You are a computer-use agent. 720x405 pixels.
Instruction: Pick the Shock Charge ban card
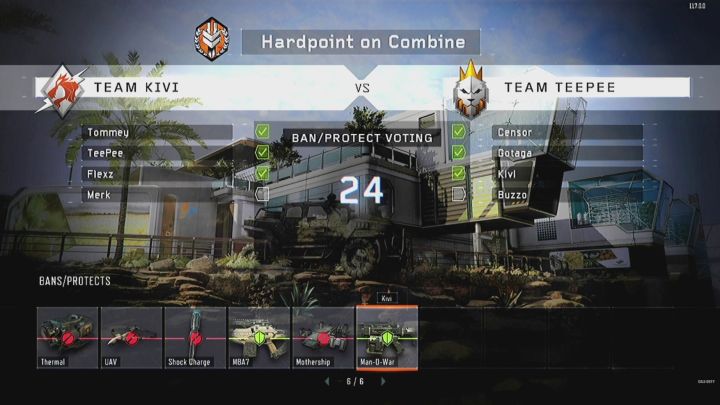[195, 337]
